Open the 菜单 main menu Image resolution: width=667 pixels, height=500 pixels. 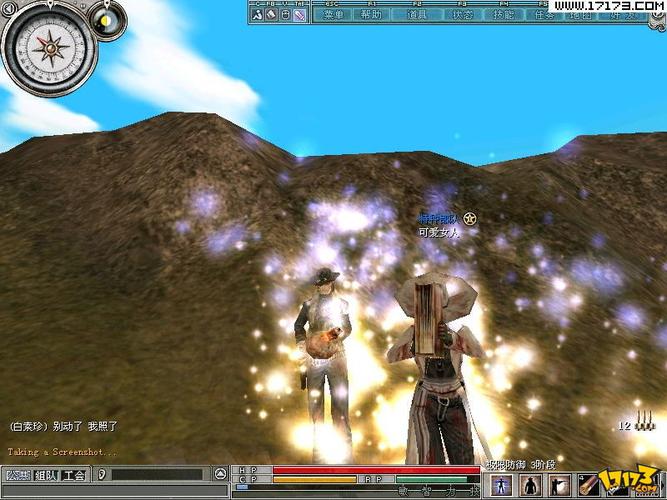[334, 15]
